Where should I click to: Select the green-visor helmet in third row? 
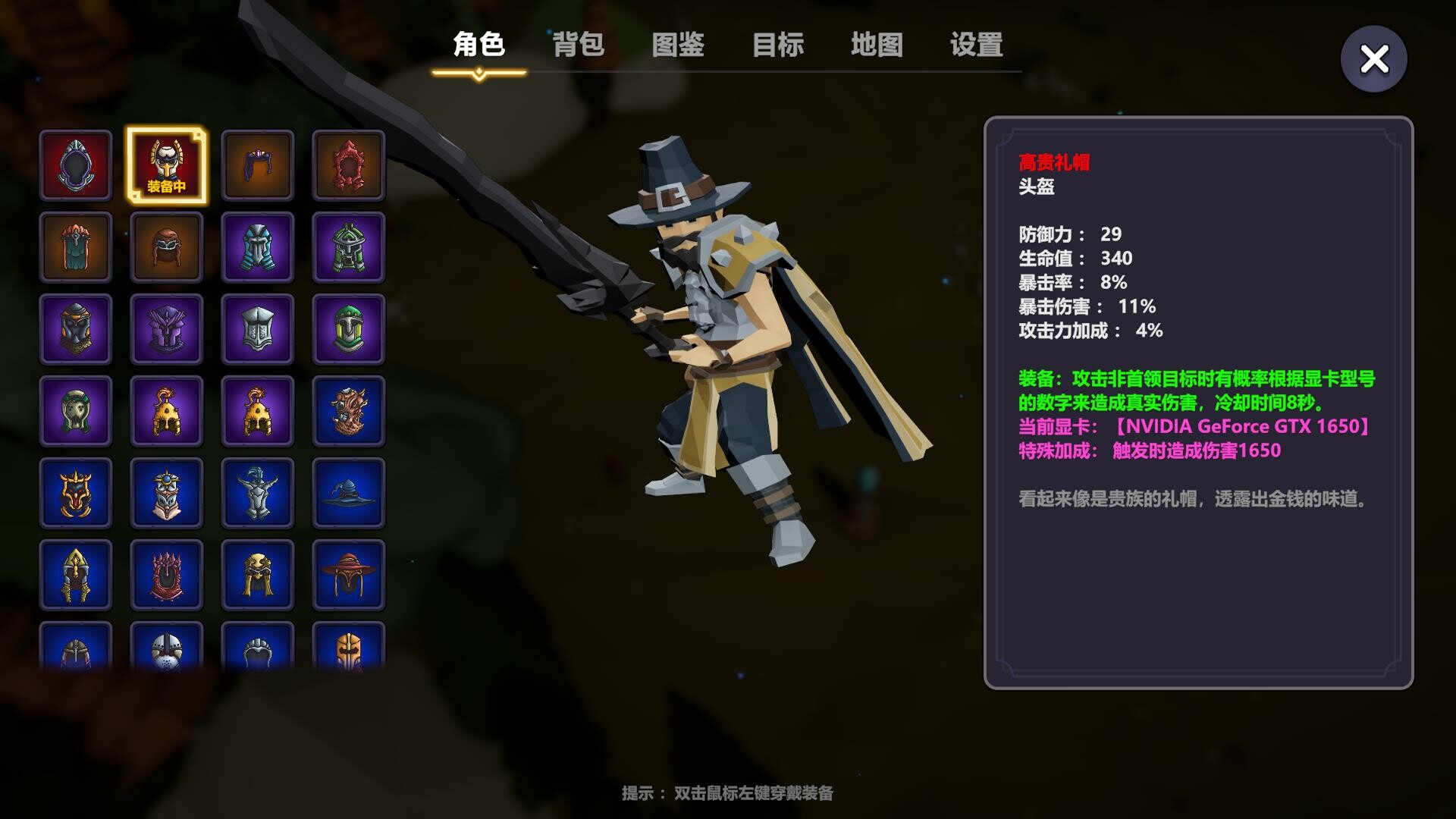click(x=349, y=330)
